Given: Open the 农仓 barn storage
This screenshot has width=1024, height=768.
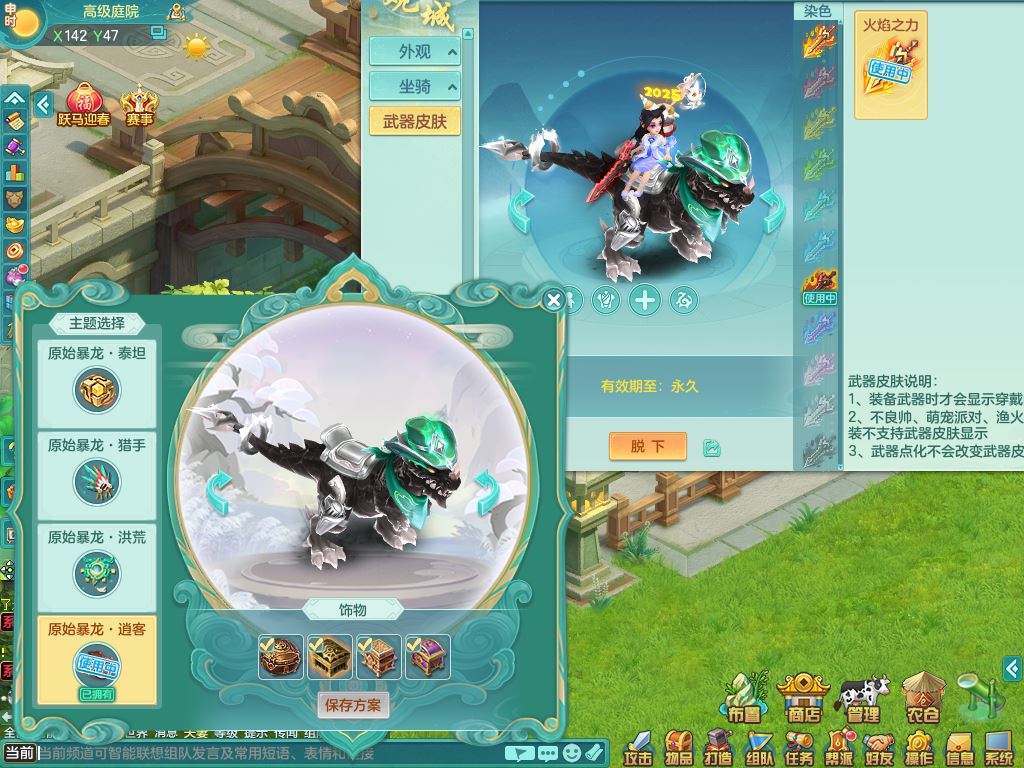Looking at the screenshot, I should click(x=921, y=698).
